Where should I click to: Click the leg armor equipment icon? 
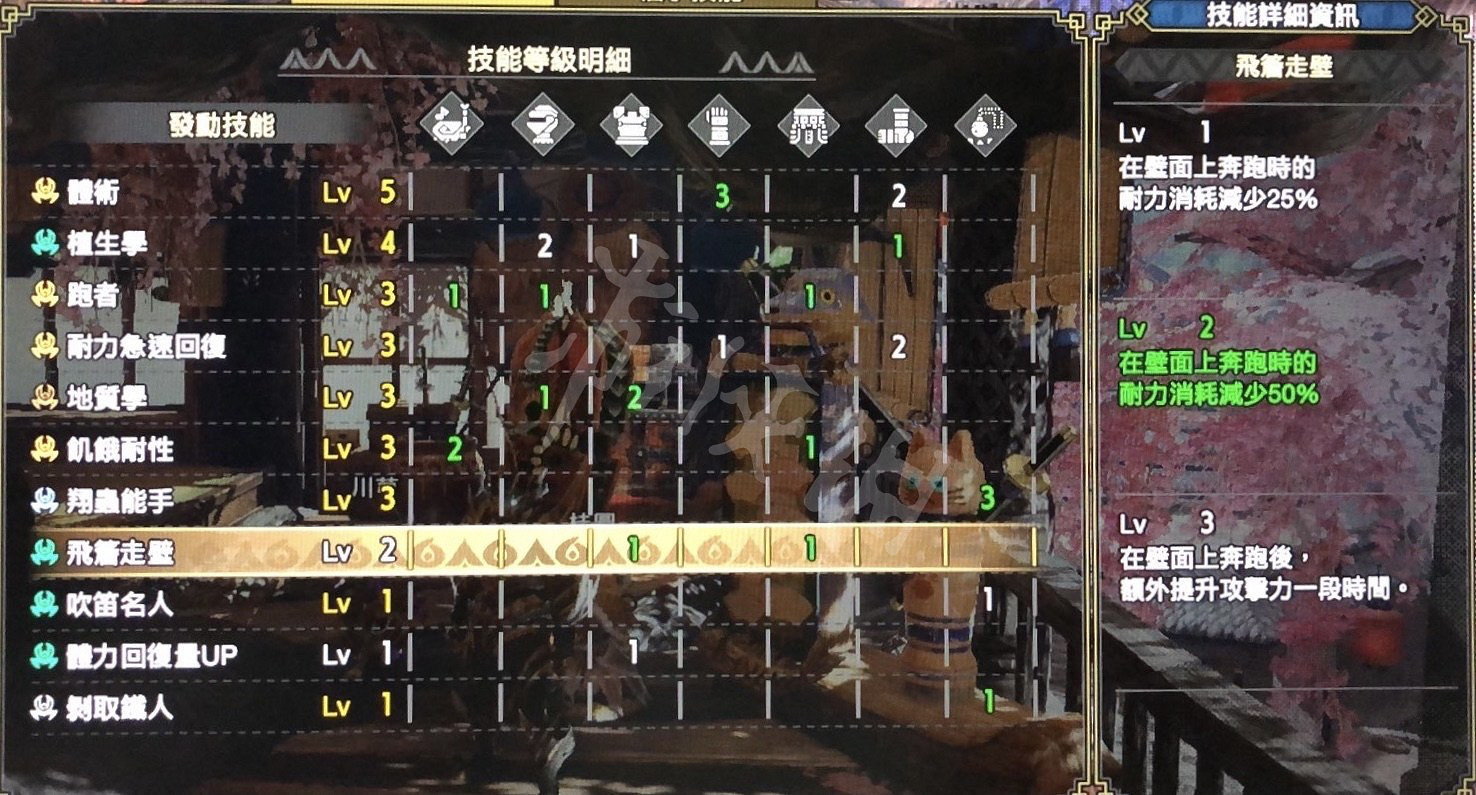(897, 125)
